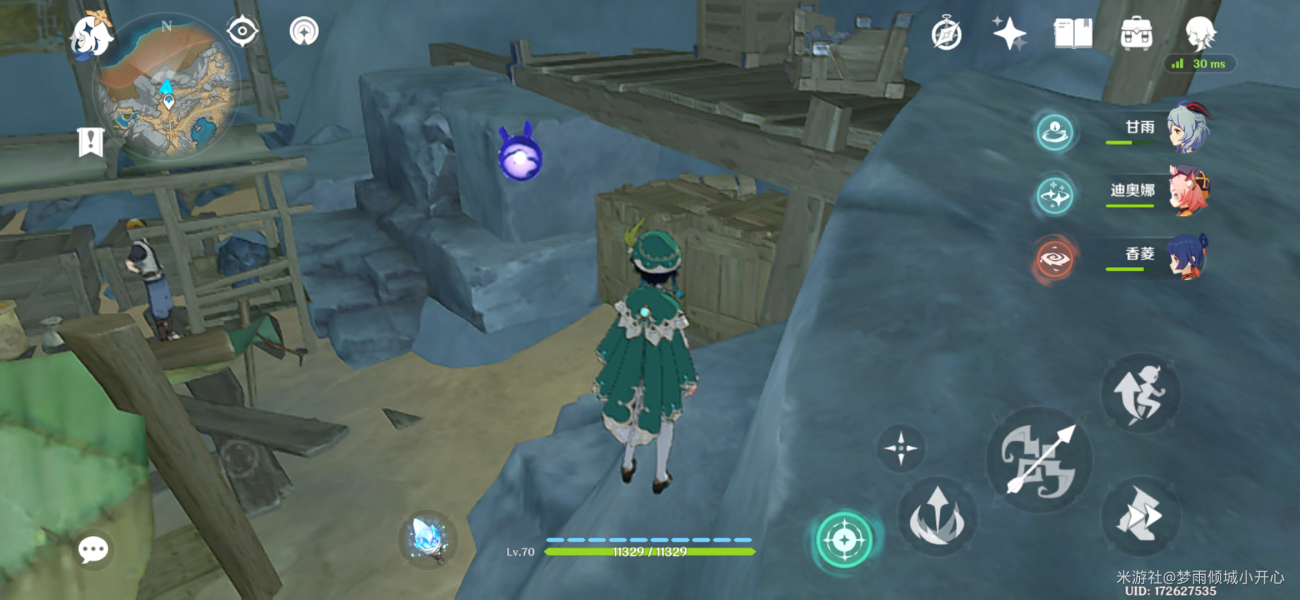Tap the four-point star button near skills
This screenshot has height=600, width=1300.
coord(901,448)
